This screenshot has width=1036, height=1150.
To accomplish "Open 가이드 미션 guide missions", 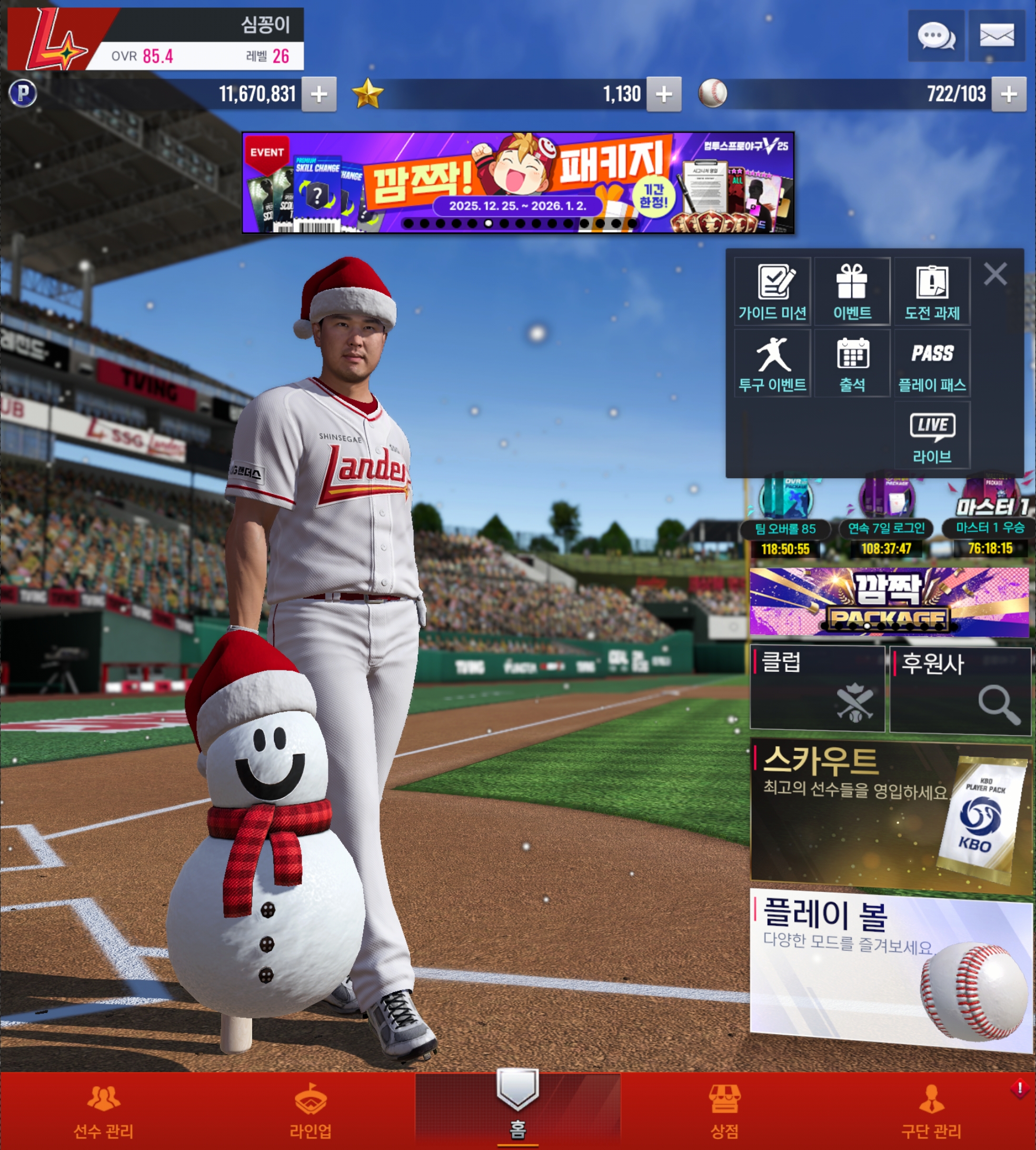I will [x=772, y=292].
